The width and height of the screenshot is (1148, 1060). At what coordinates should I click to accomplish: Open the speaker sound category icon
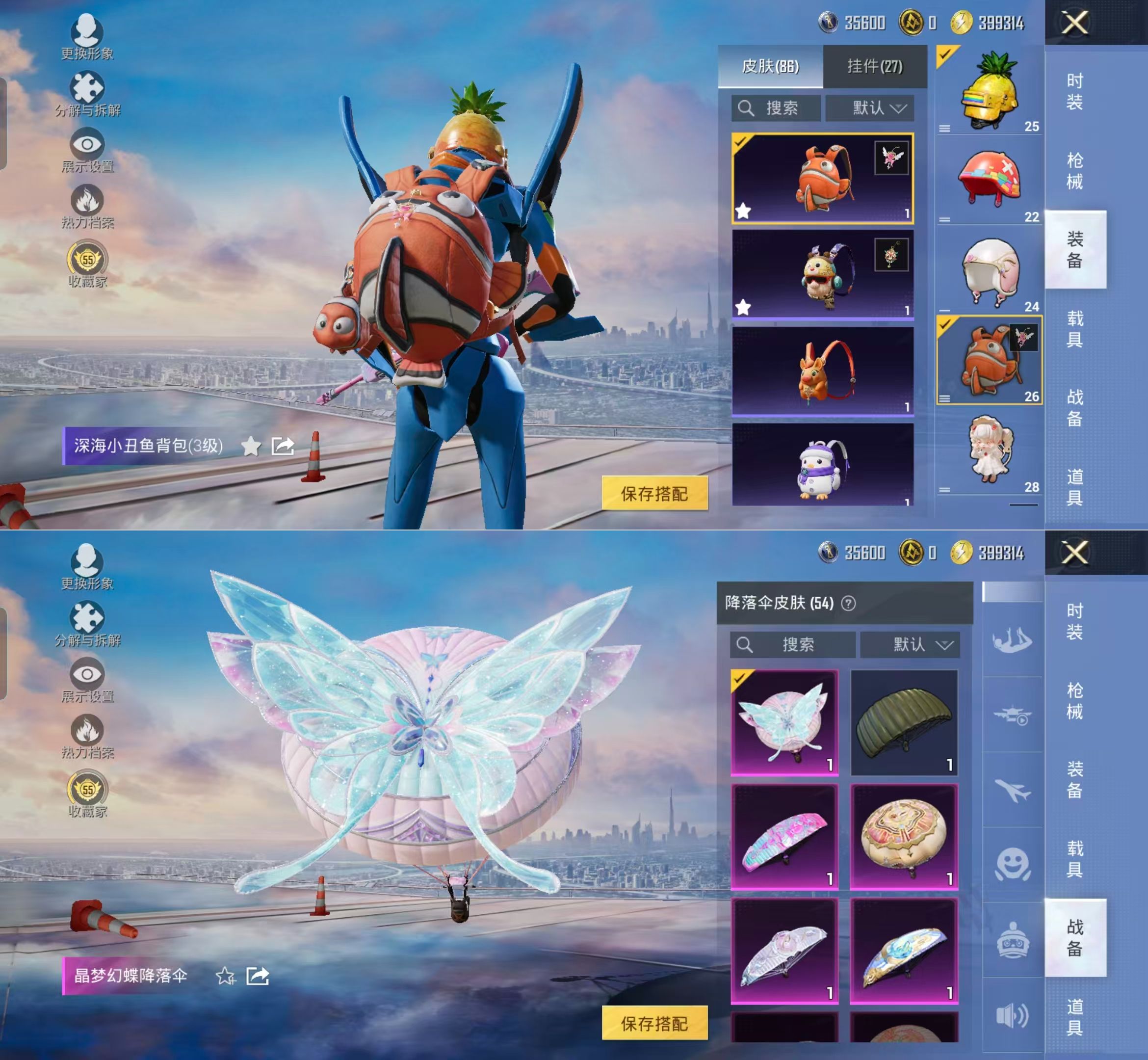[x=1012, y=1015]
